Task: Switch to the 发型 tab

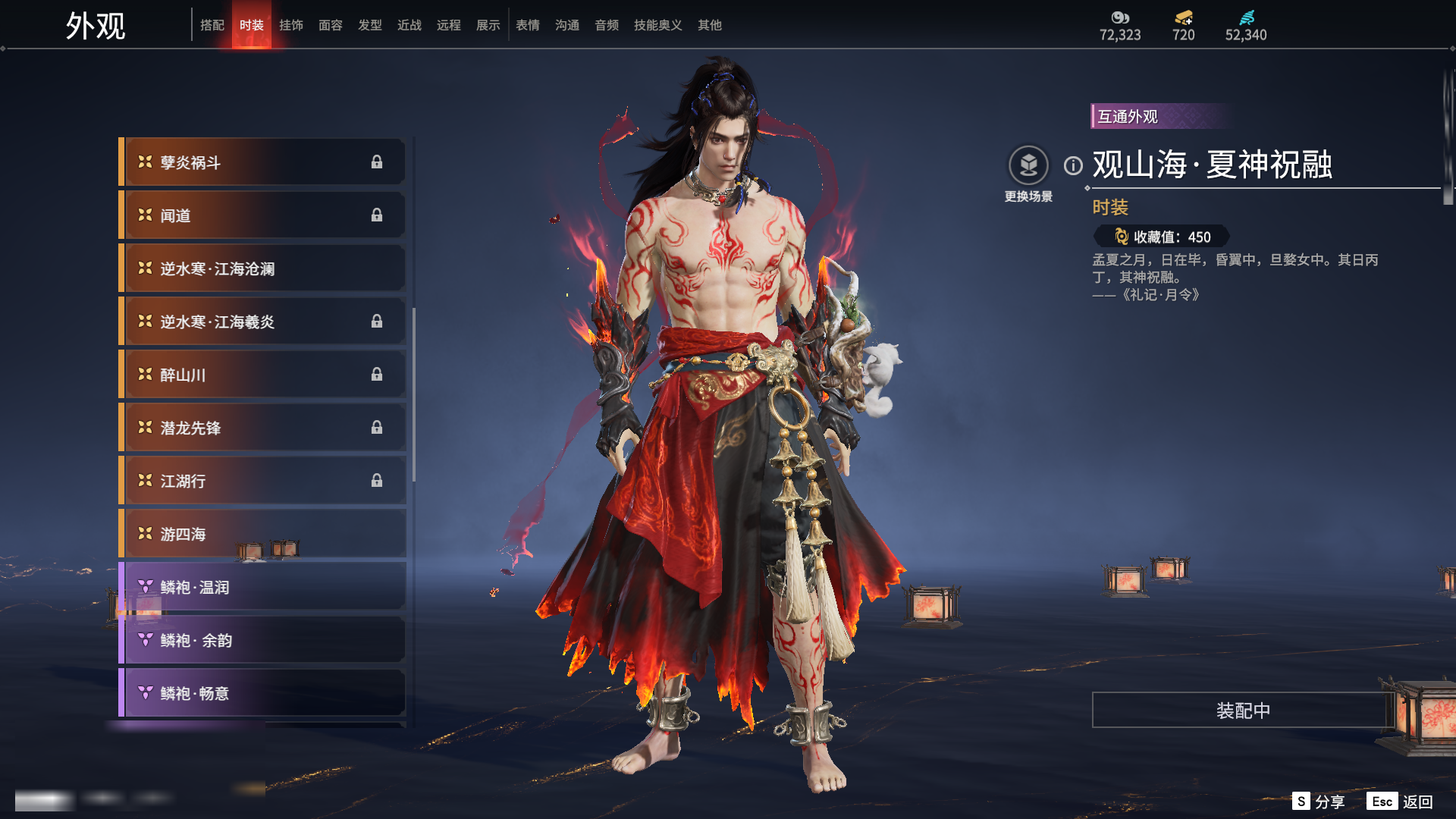Action: coord(369,25)
